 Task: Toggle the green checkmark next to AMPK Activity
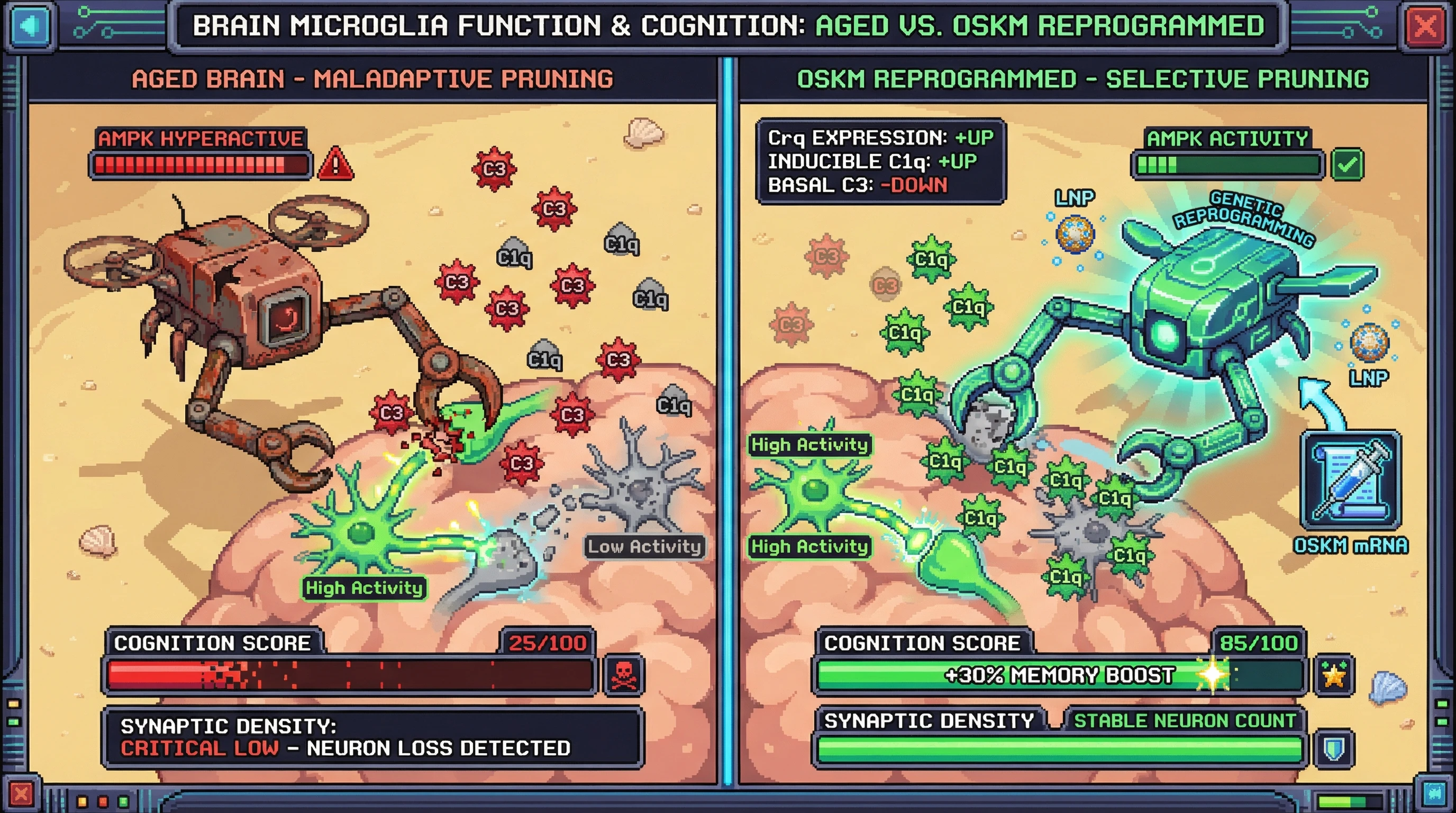[1347, 165]
